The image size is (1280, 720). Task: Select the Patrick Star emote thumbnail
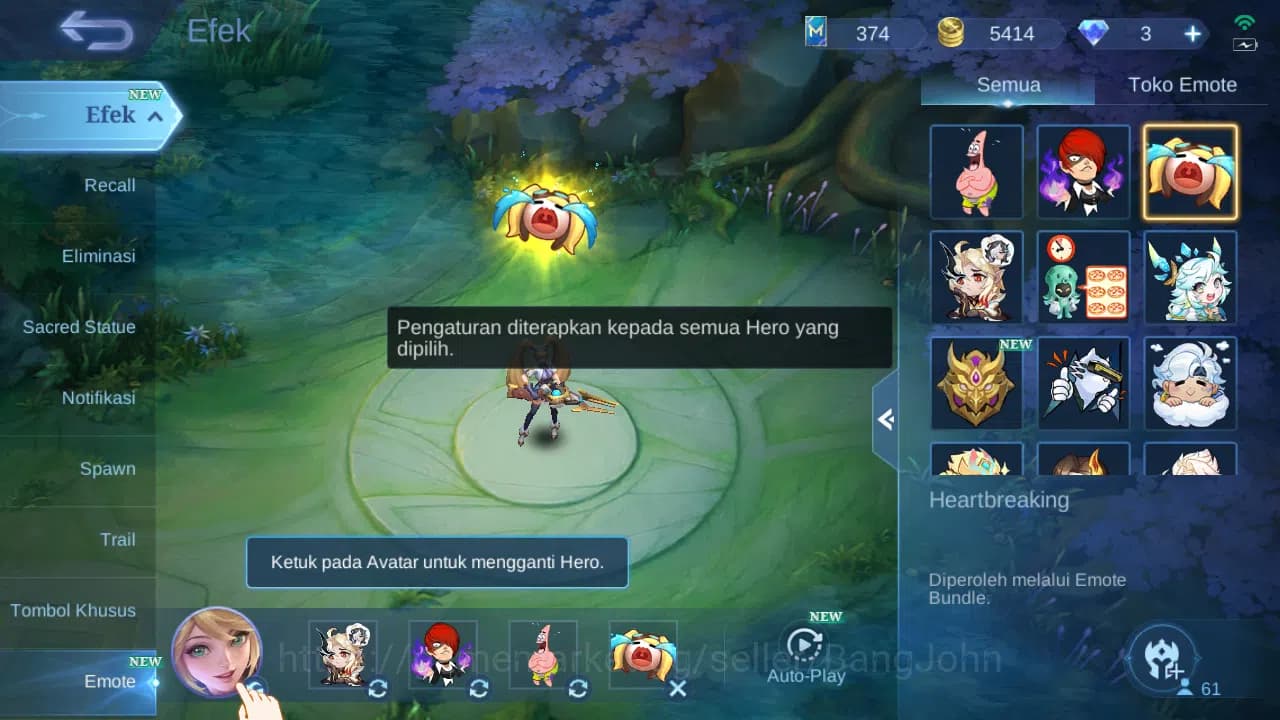click(x=976, y=172)
